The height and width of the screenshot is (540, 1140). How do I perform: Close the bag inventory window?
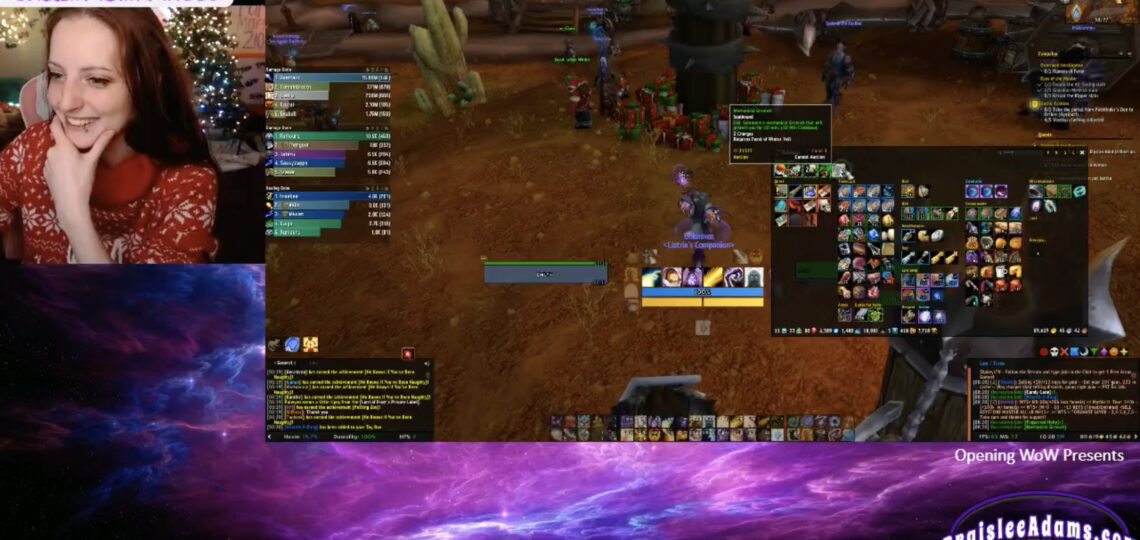click(x=1082, y=152)
